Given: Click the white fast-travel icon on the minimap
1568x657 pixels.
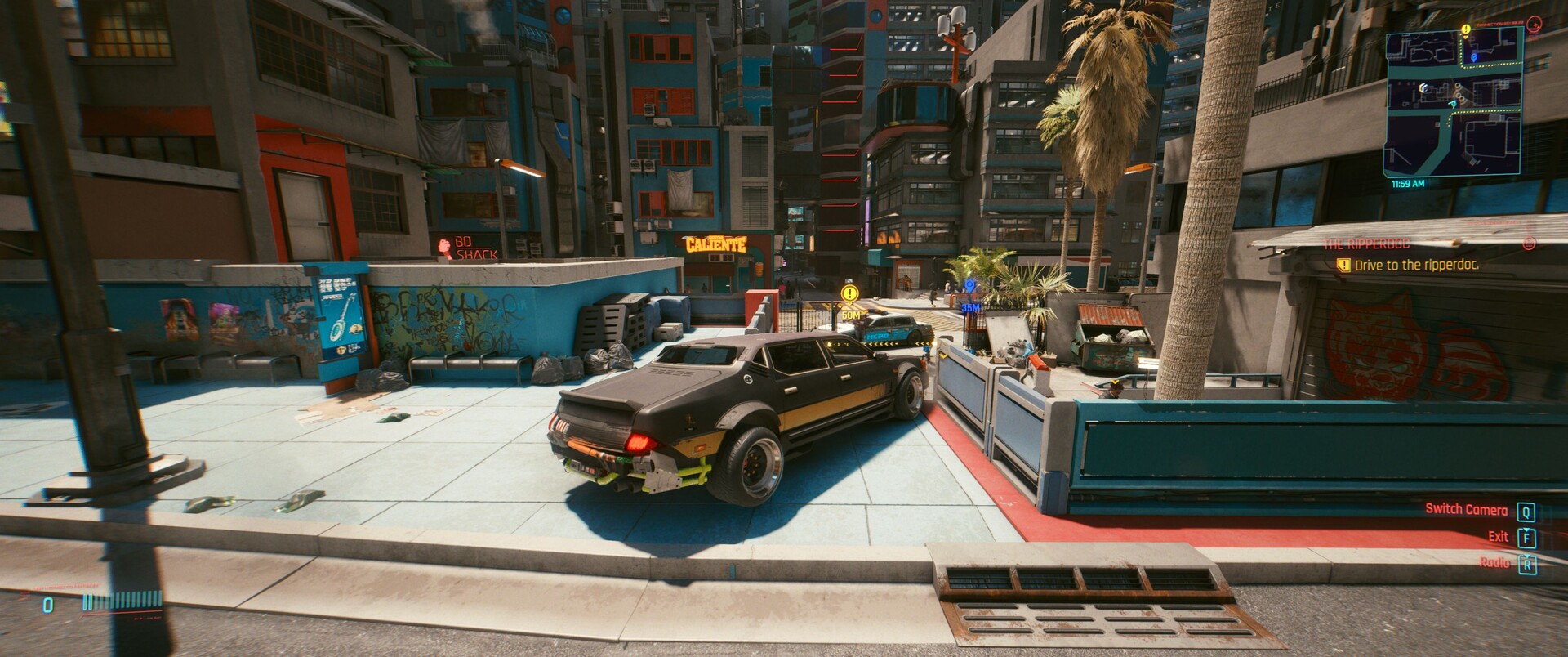Looking at the screenshot, I should 1423,87.
